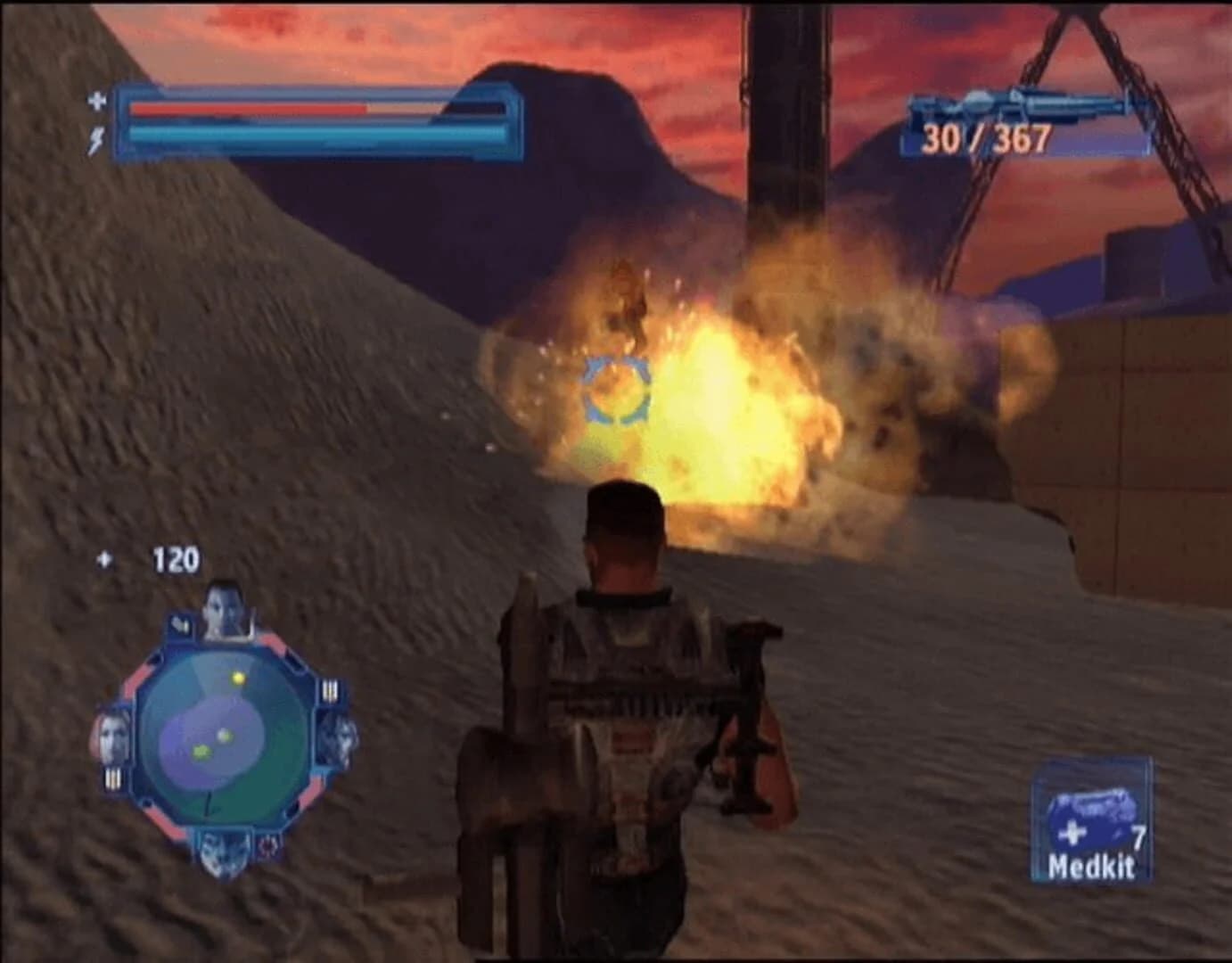Select the grenade icon right of the minimap
1232x963 pixels.
330,690
